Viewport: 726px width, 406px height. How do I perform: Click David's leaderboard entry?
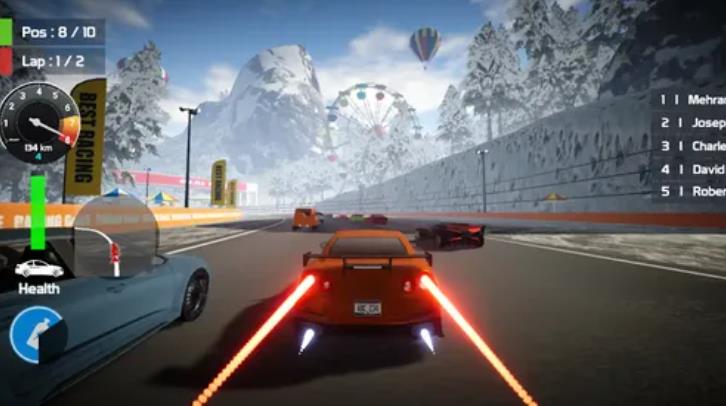691,169
